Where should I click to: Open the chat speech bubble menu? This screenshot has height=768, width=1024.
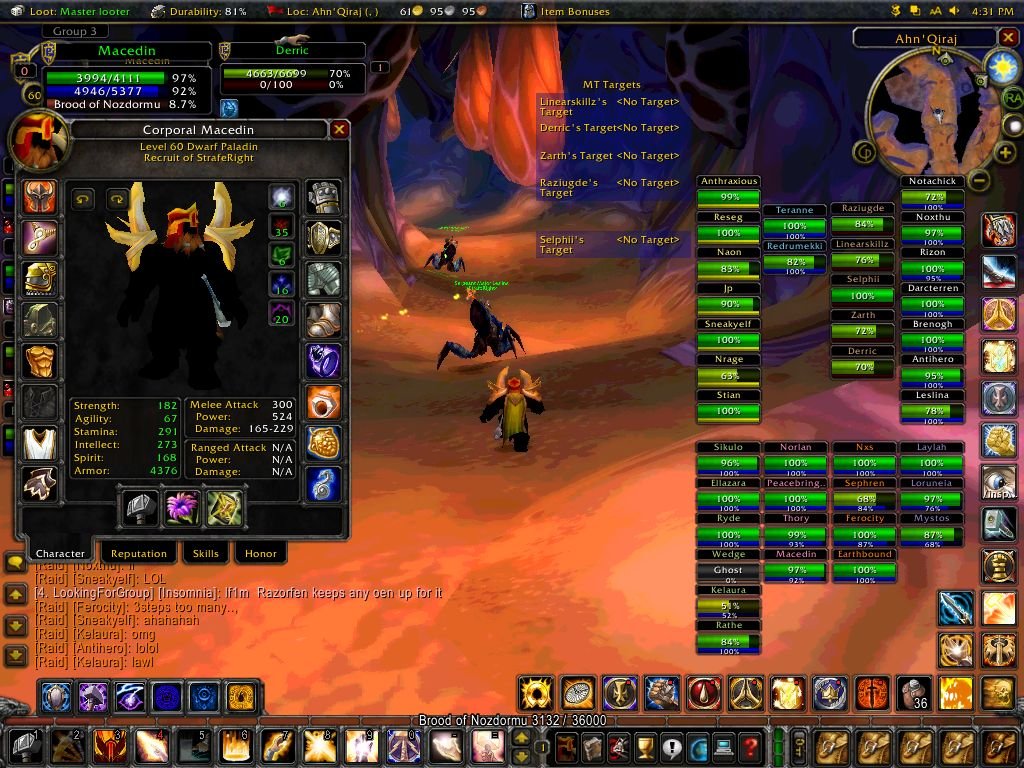(15, 564)
